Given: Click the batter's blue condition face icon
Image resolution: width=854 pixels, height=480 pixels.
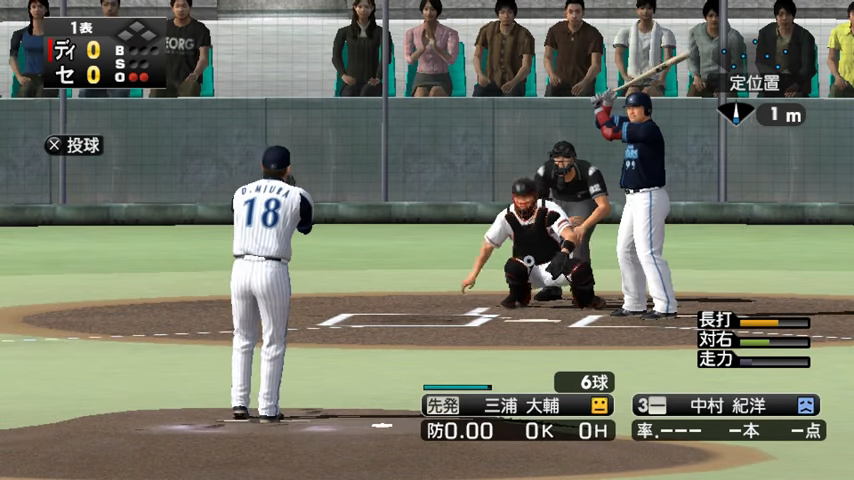Looking at the screenshot, I should pyautogui.click(x=806, y=406).
